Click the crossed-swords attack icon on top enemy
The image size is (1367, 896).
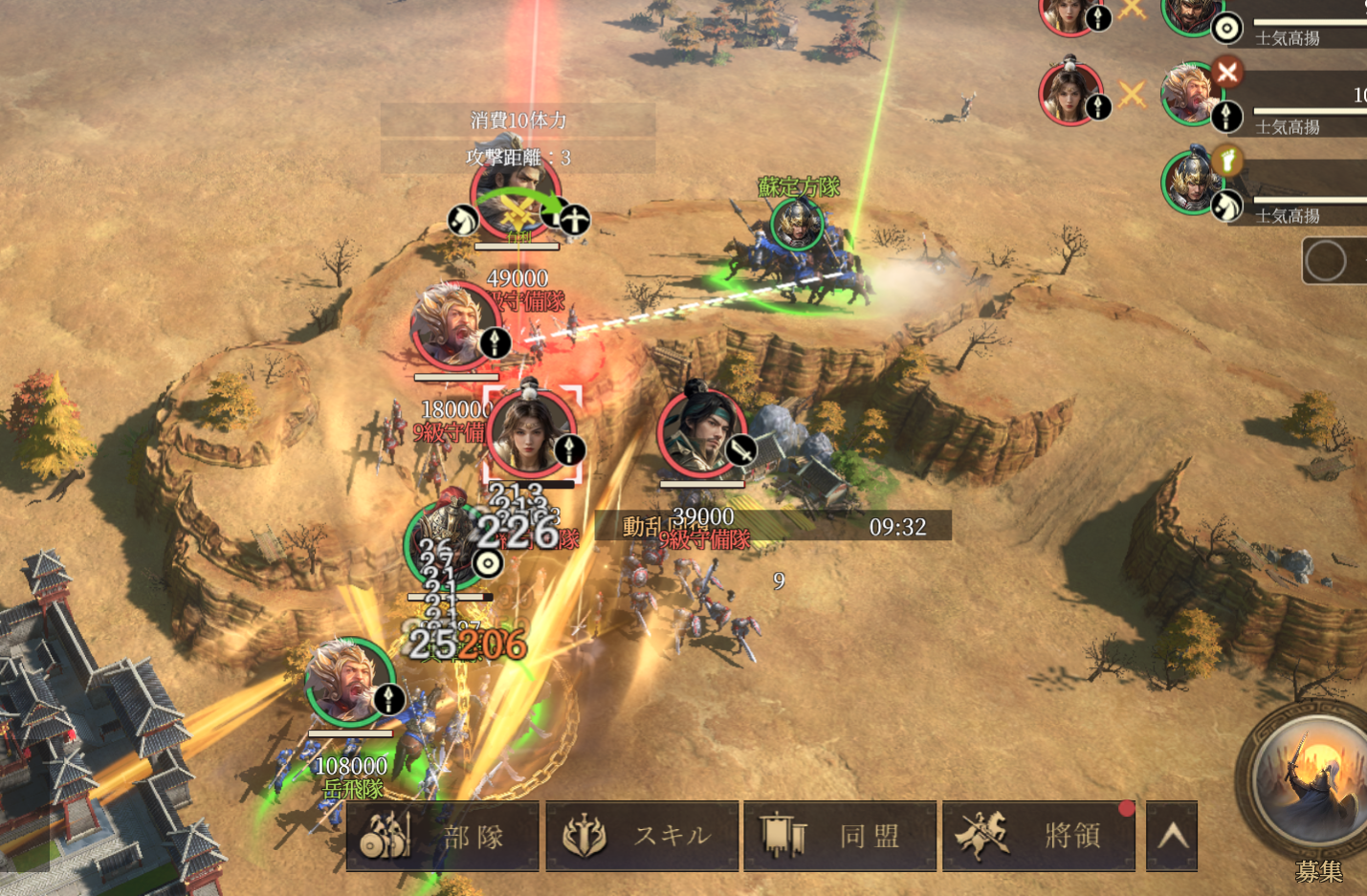(518, 212)
